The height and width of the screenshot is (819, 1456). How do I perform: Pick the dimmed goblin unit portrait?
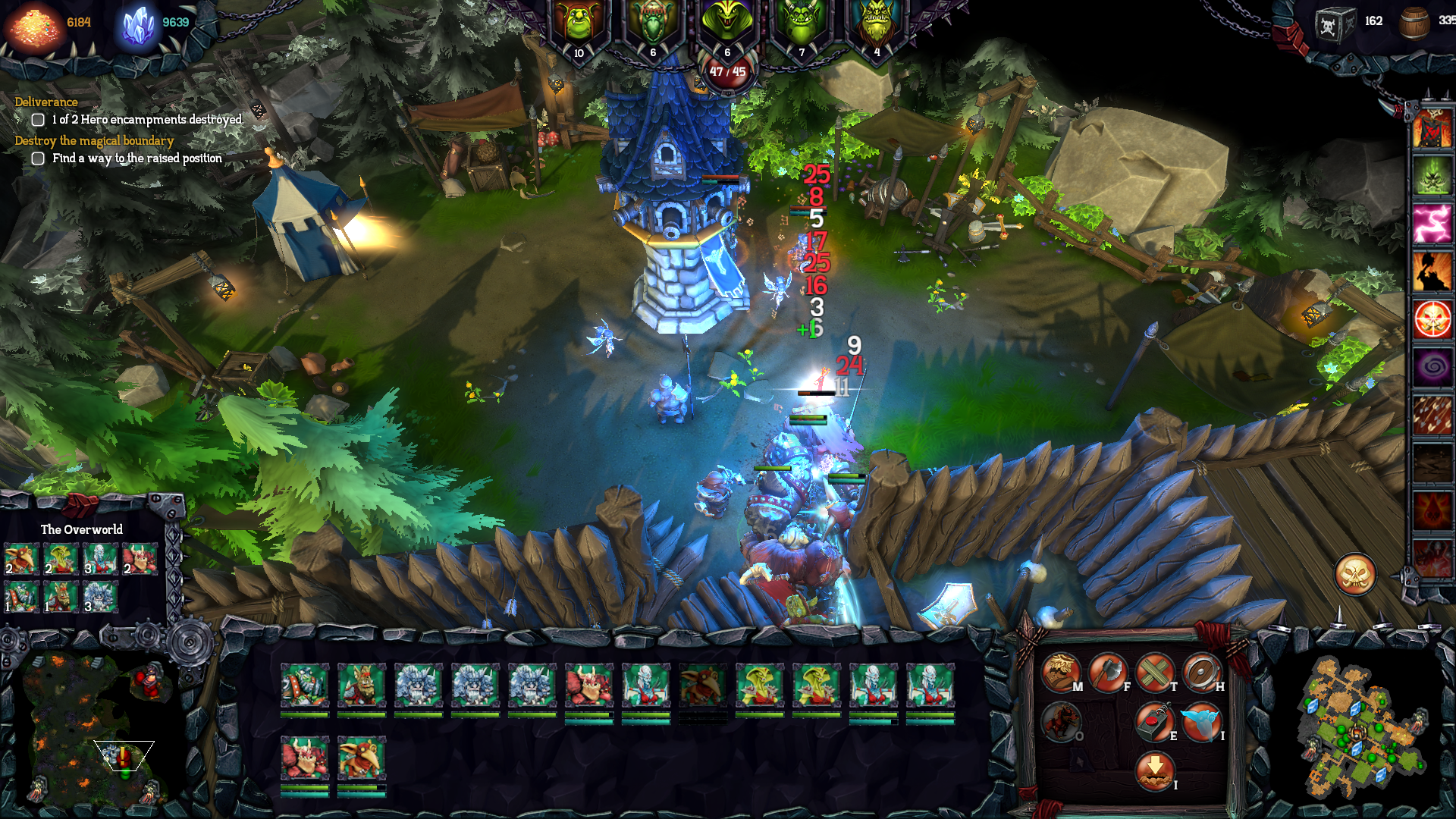[702, 686]
